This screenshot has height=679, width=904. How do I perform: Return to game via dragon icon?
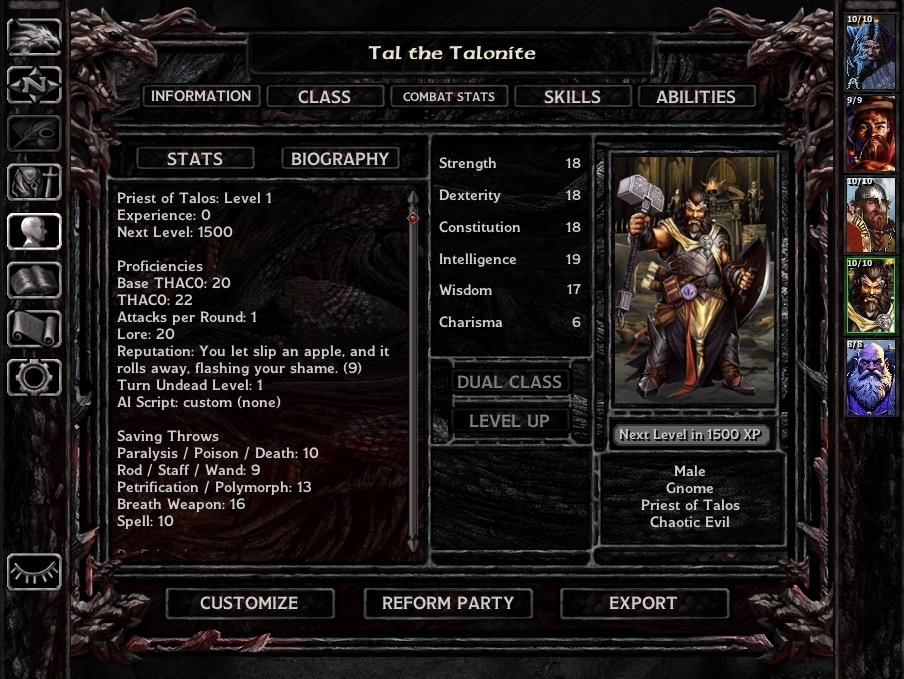[x=34, y=37]
